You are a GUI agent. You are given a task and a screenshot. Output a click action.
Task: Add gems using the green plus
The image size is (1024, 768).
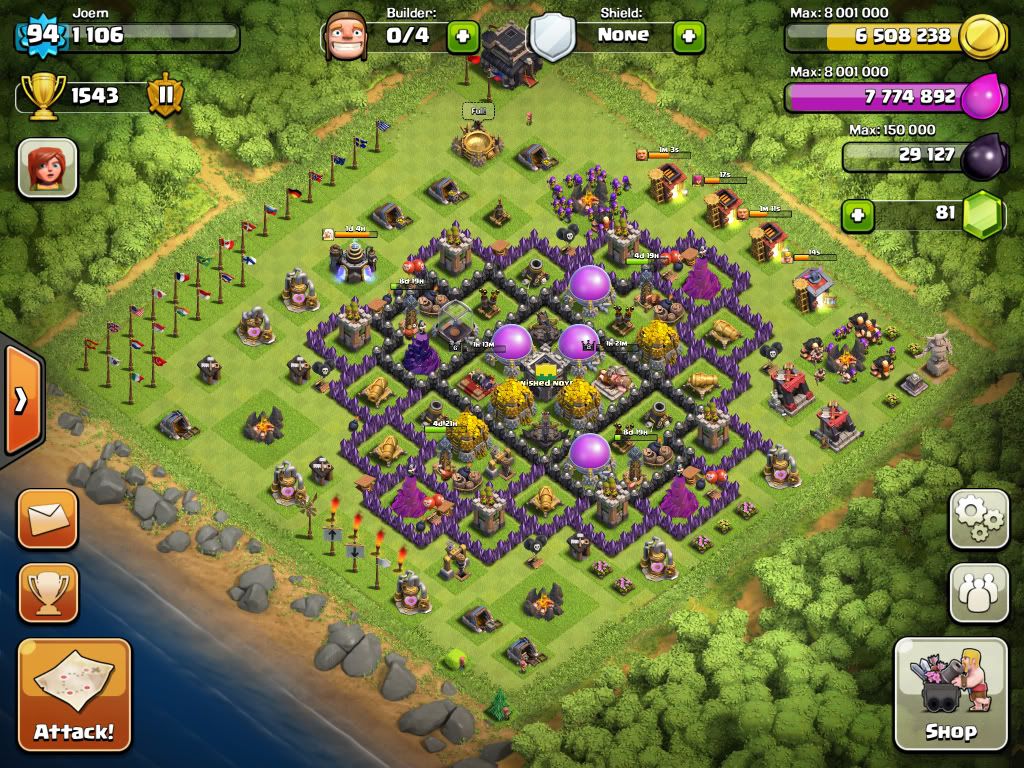pos(855,214)
